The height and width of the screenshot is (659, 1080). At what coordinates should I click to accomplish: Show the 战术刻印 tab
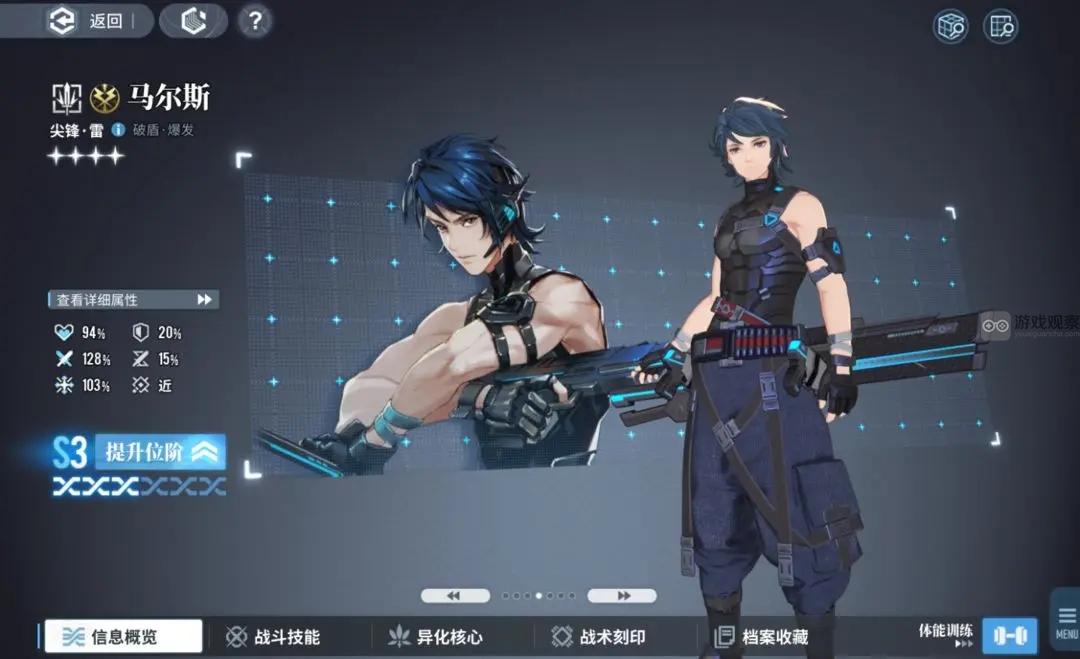pyautogui.click(x=599, y=636)
